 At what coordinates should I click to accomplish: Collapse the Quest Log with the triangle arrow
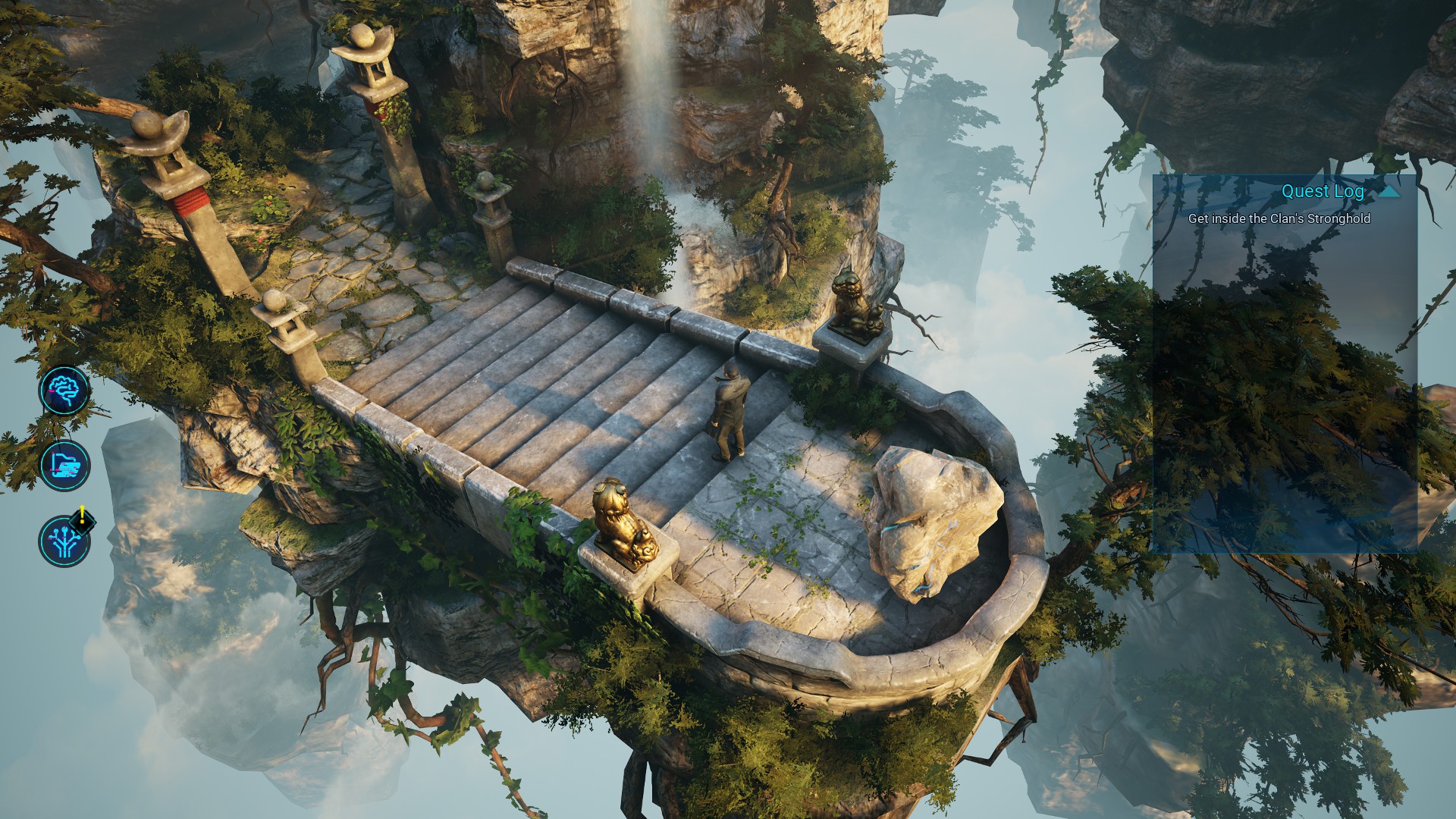[x=1389, y=192]
